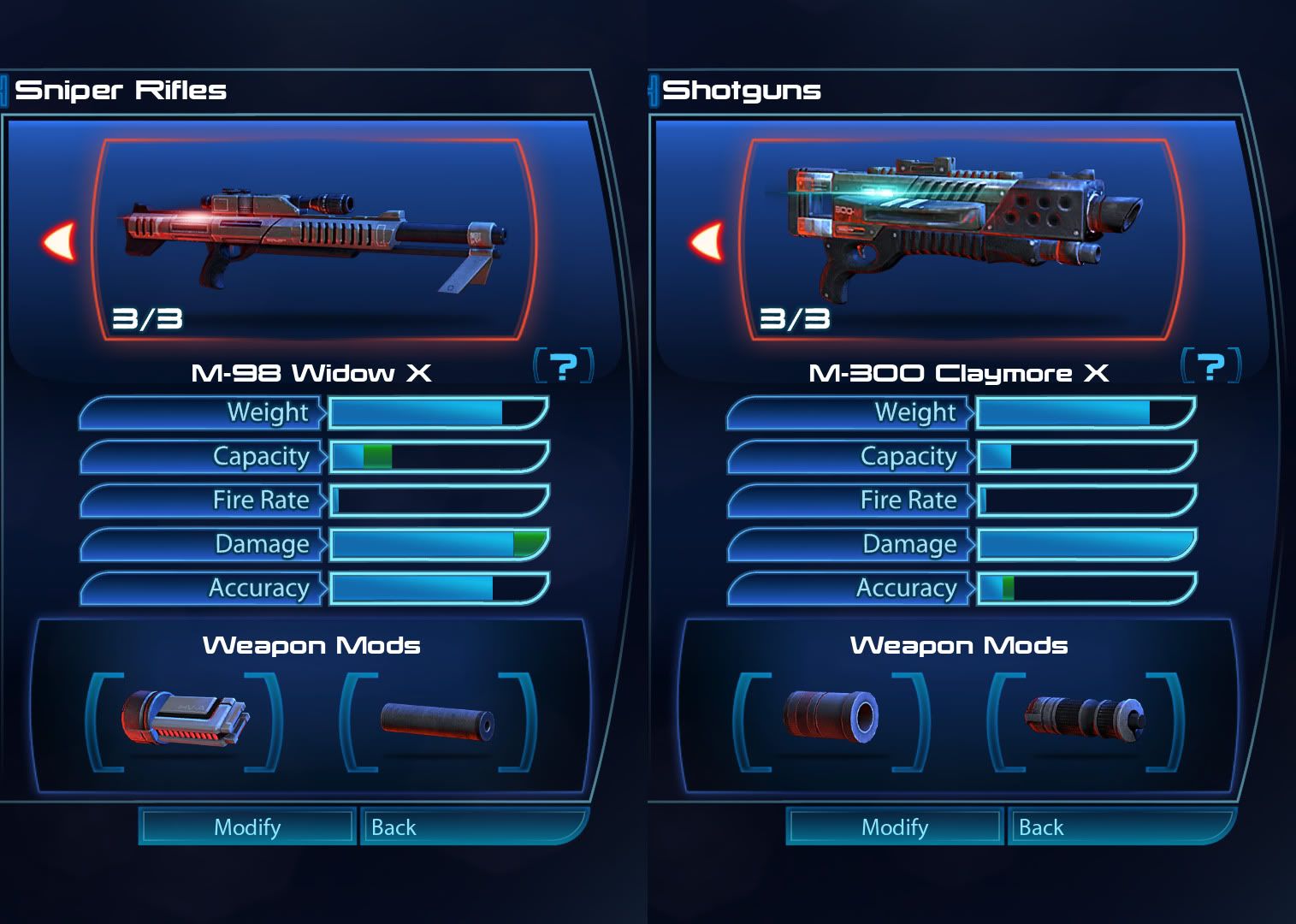Choose the M-98 Widow X weapon image
1296x924 pixels.
click(x=315, y=235)
